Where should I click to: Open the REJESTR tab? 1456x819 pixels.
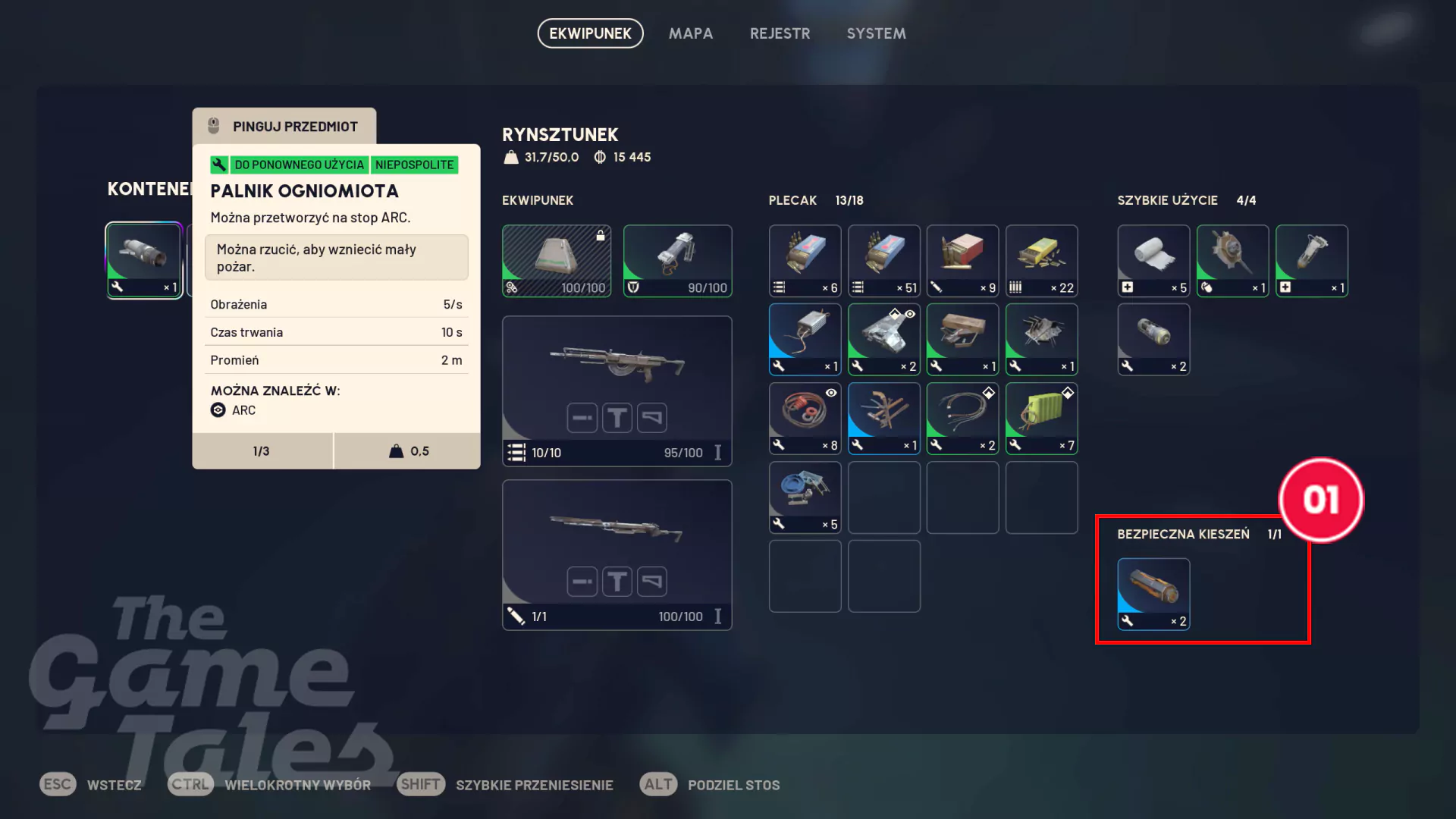click(x=780, y=33)
